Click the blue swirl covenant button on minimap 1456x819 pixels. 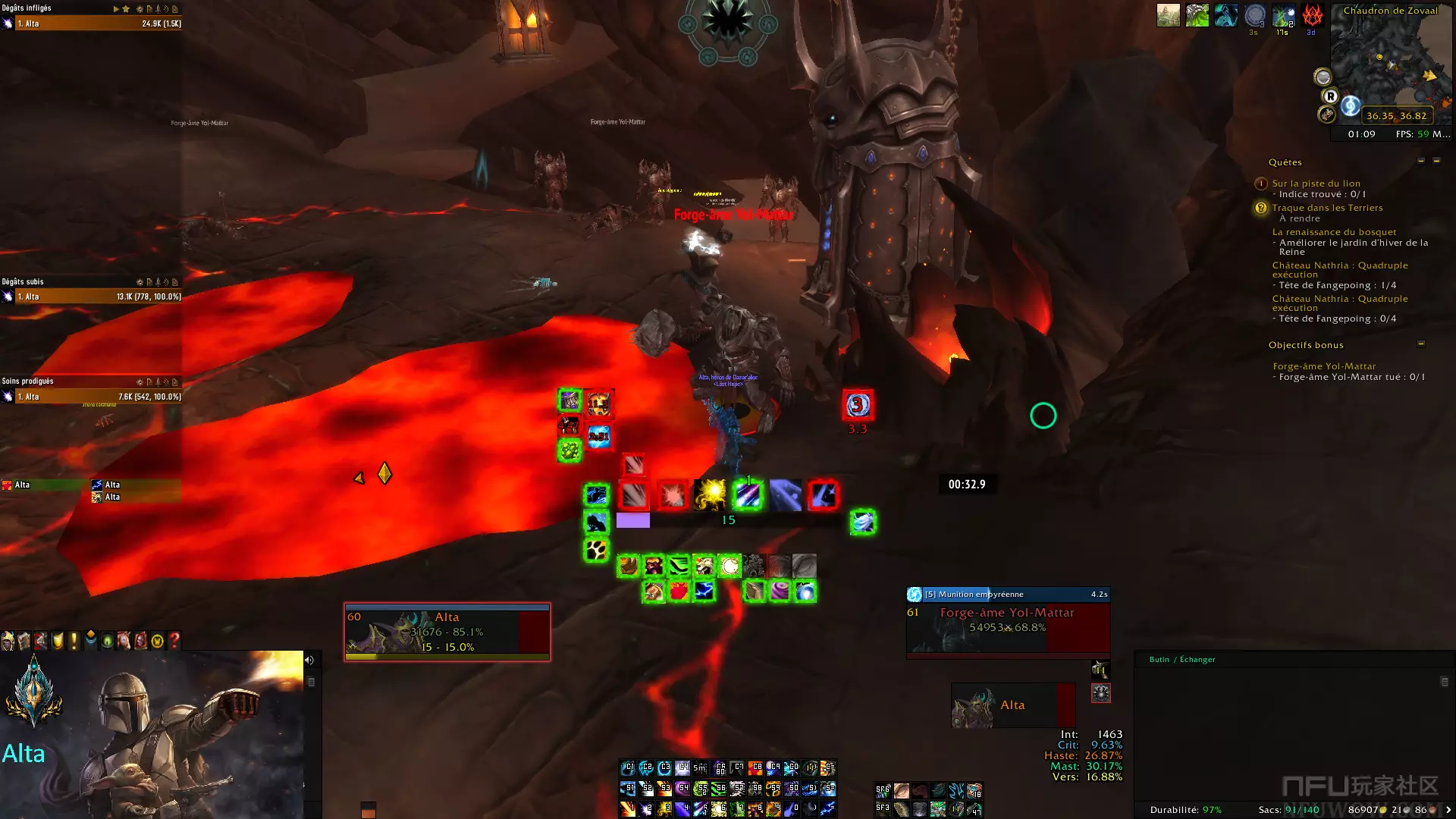[1350, 105]
